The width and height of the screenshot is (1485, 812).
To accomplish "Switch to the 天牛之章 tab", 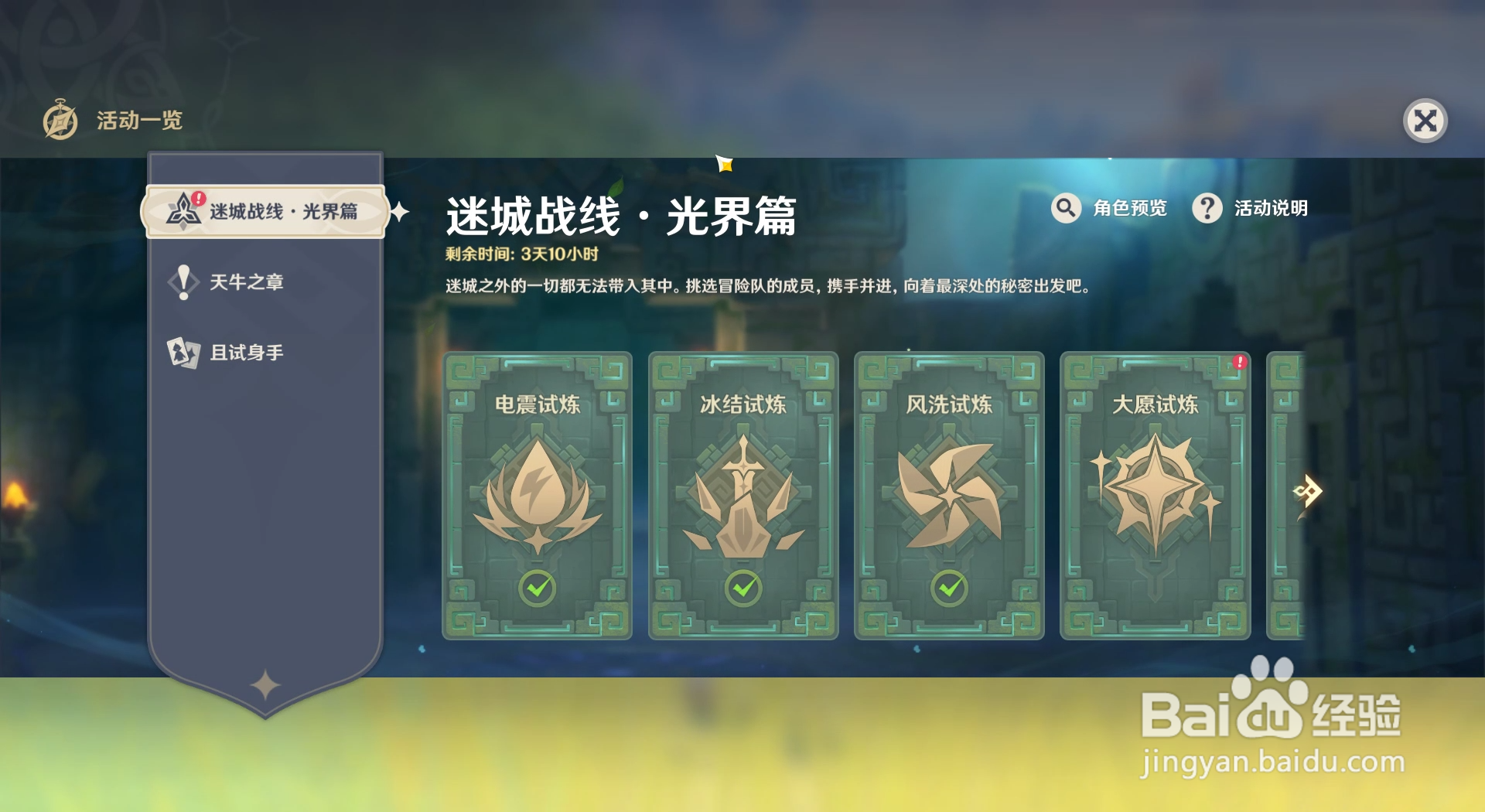I will [244, 281].
